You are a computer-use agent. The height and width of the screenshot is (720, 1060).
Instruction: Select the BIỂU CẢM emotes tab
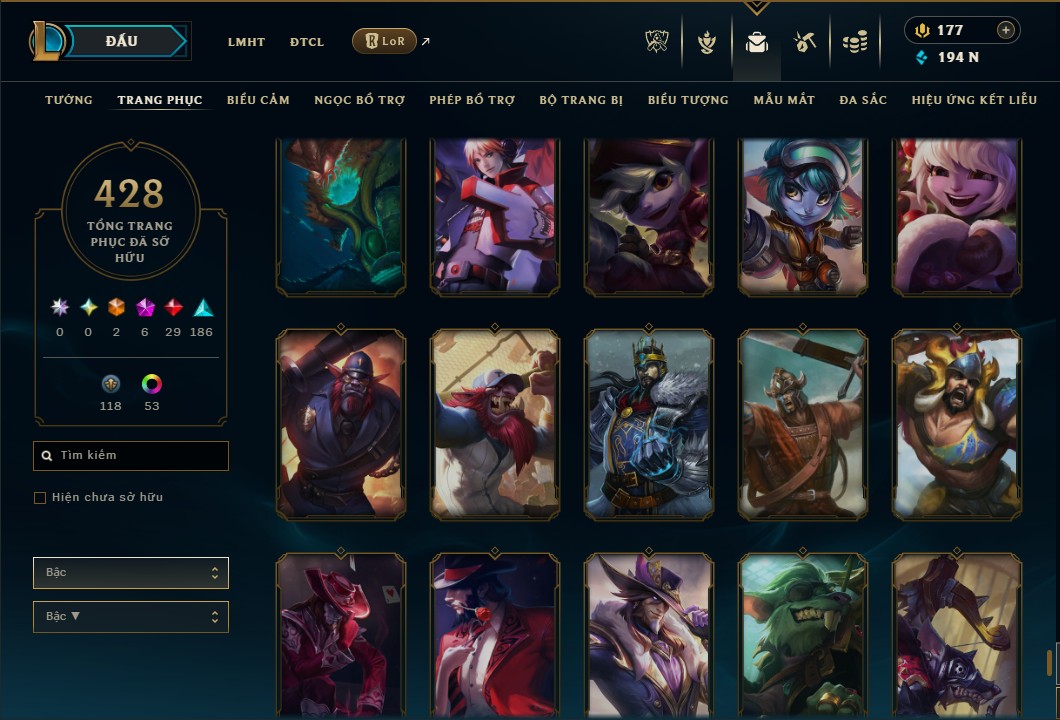(258, 100)
